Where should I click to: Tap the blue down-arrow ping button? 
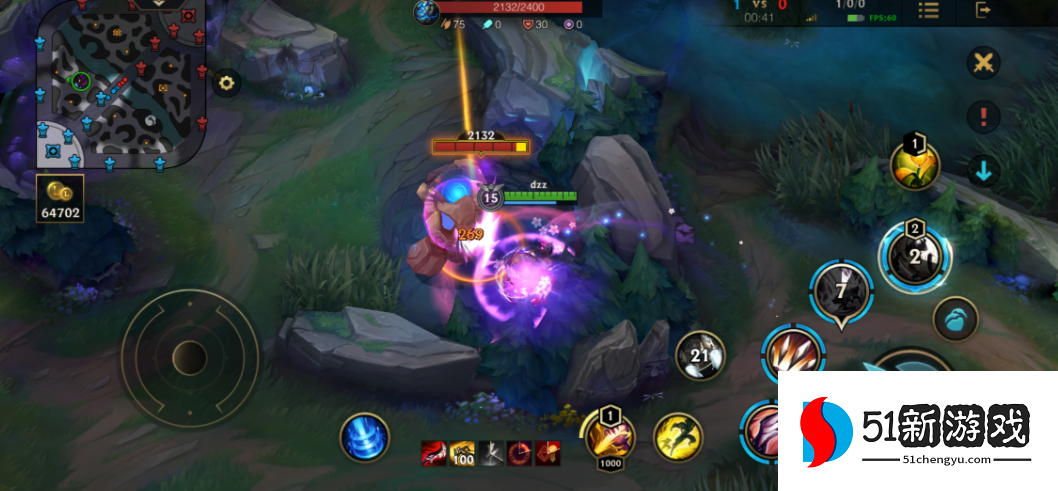pos(984,170)
